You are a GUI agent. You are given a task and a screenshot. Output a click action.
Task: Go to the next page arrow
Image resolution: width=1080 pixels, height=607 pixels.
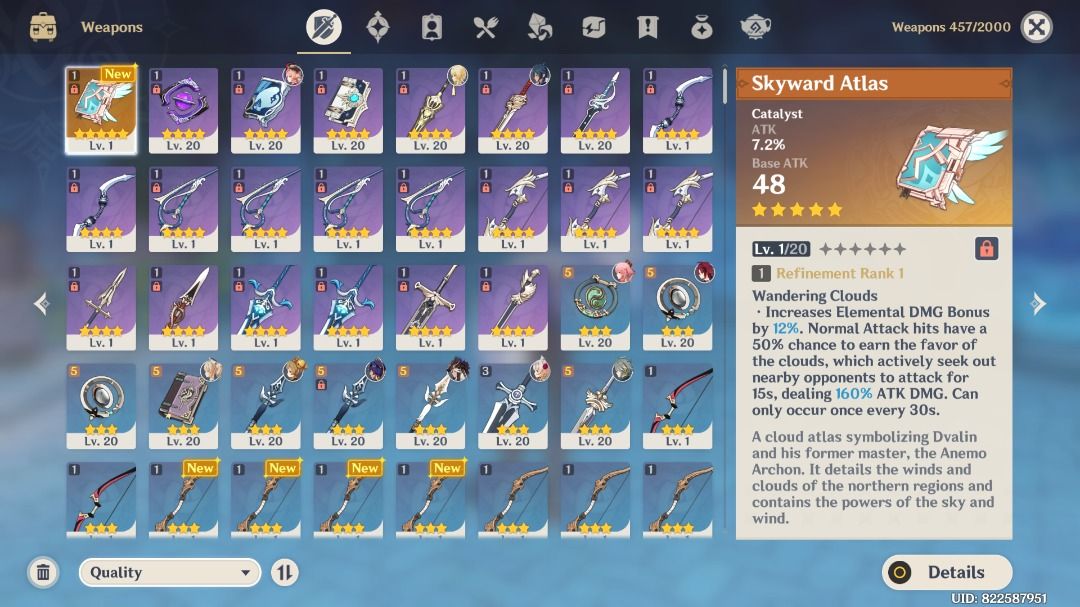(1038, 303)
